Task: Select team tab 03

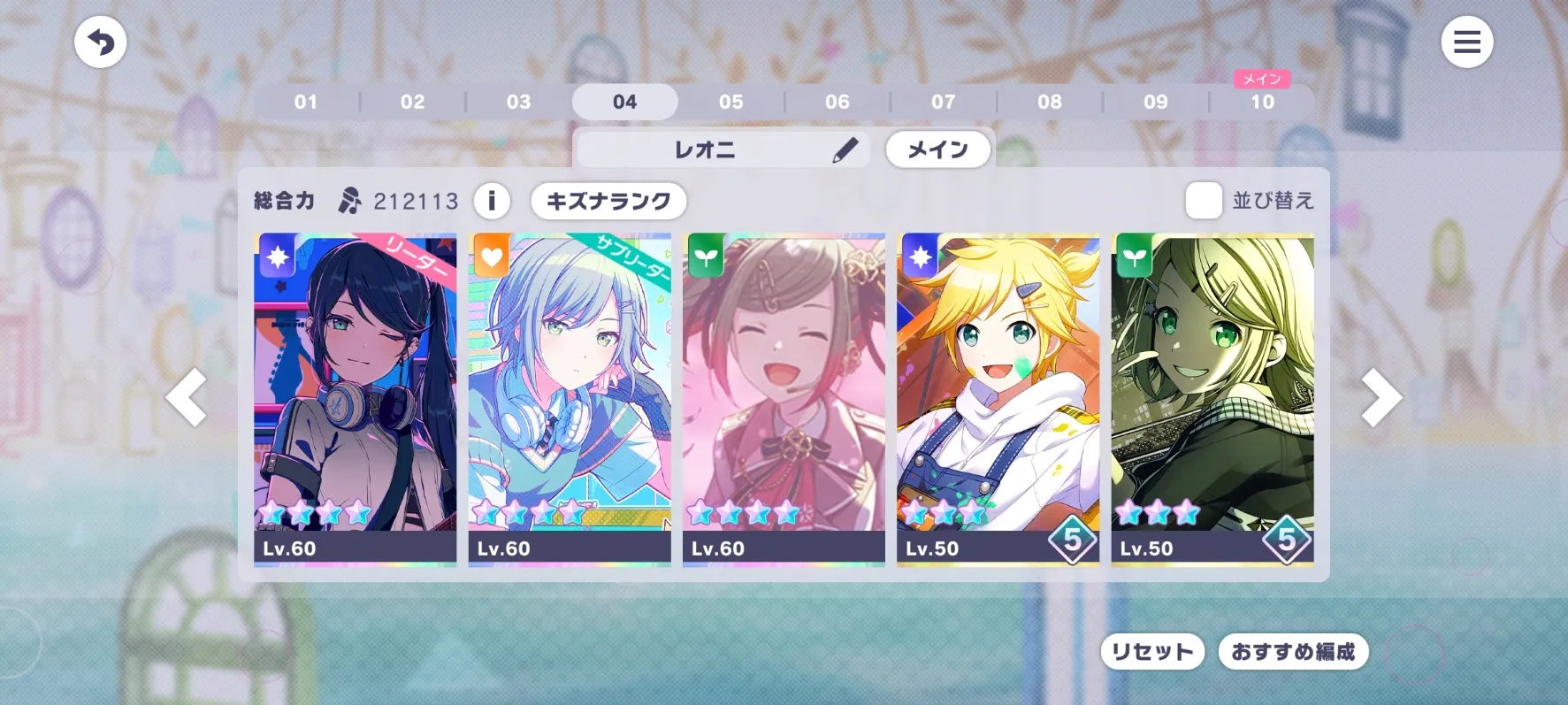Action: point(518,102)
